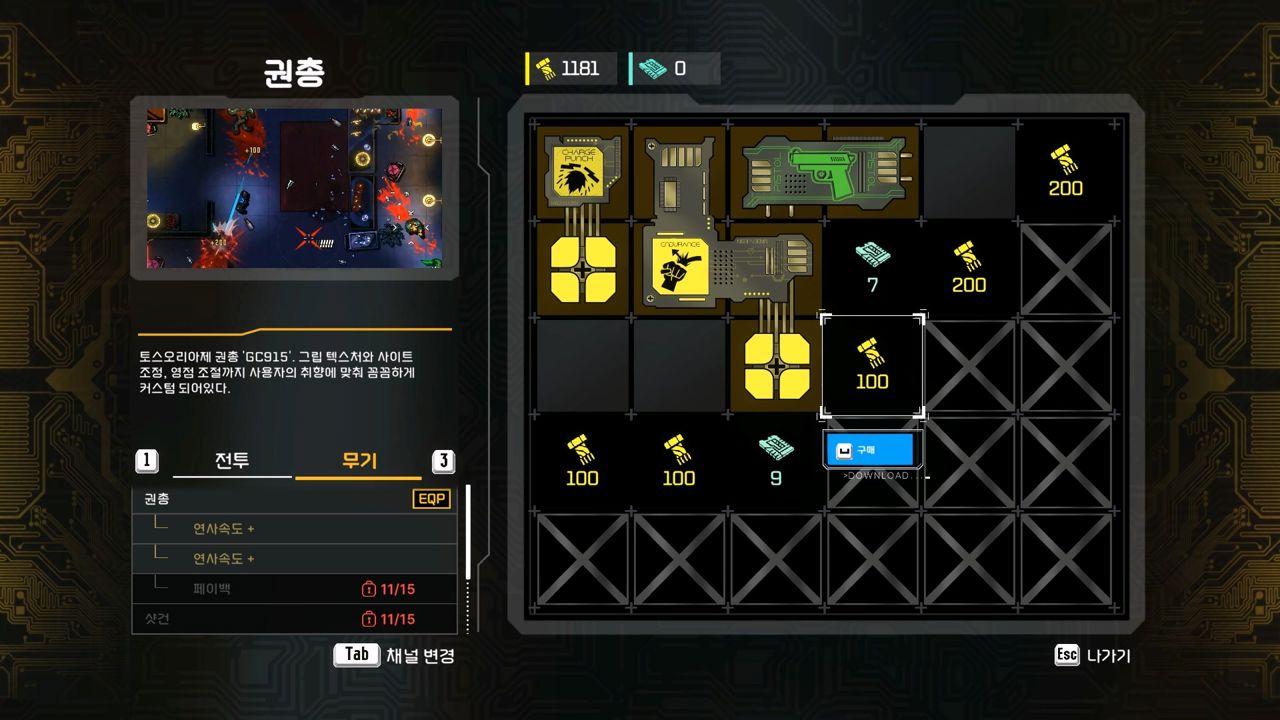Image resolution: width=1280 pixels, height=720 pixels.
Task: Open the 무기 tab
Action: (360, 461)
